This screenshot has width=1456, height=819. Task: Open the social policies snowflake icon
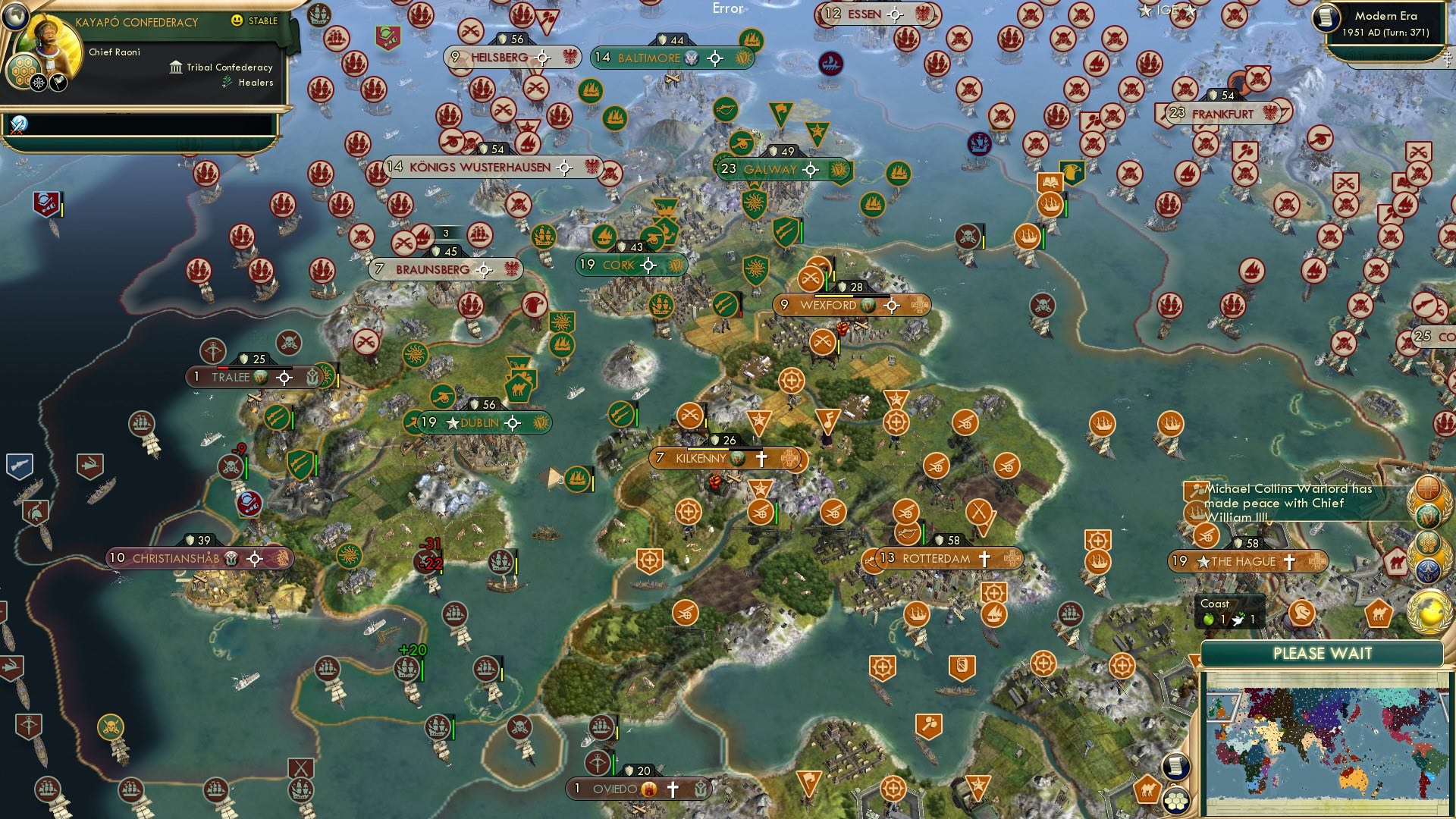tap(39, 82)
